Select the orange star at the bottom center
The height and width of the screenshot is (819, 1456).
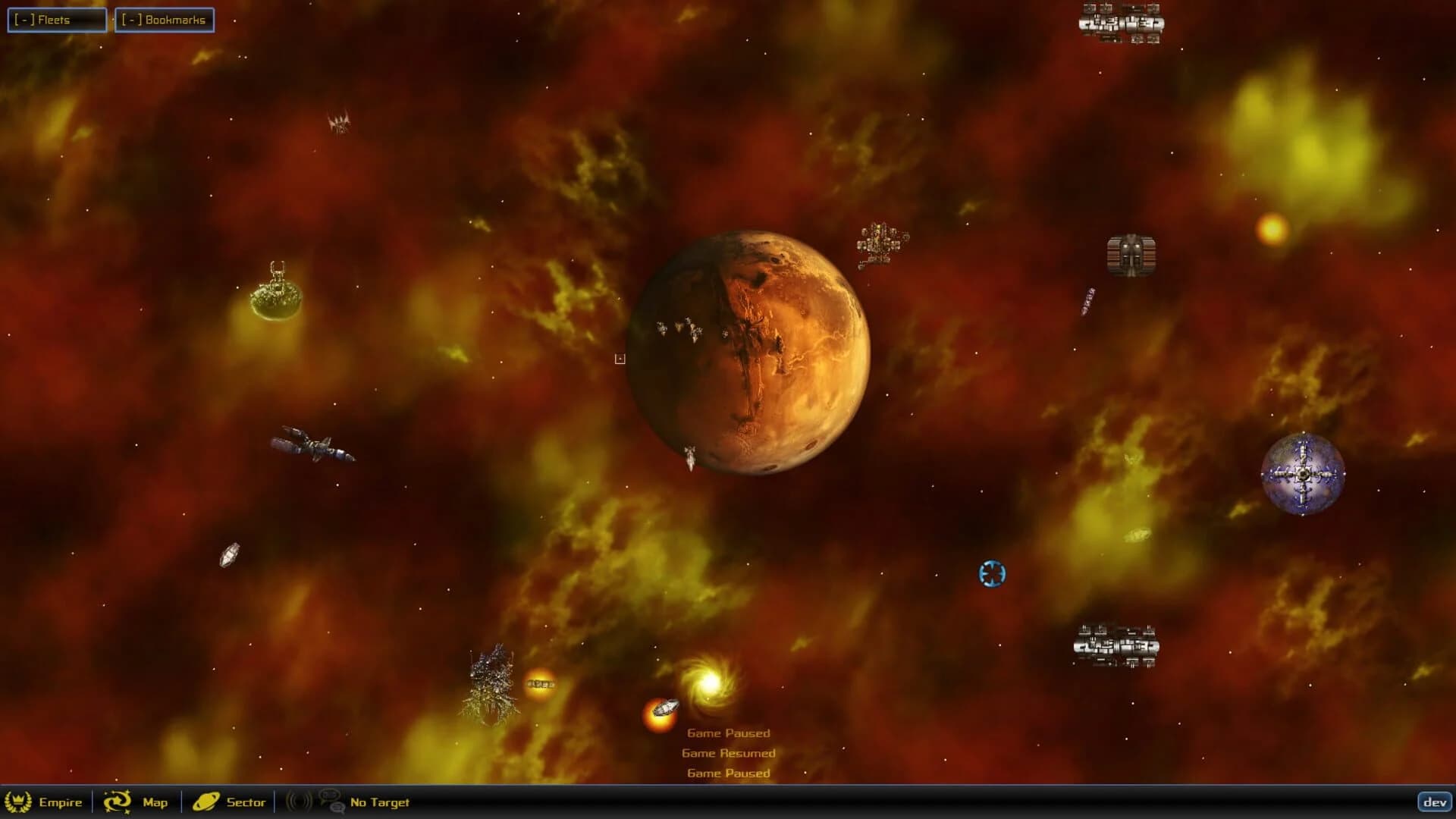coord(659,717)
